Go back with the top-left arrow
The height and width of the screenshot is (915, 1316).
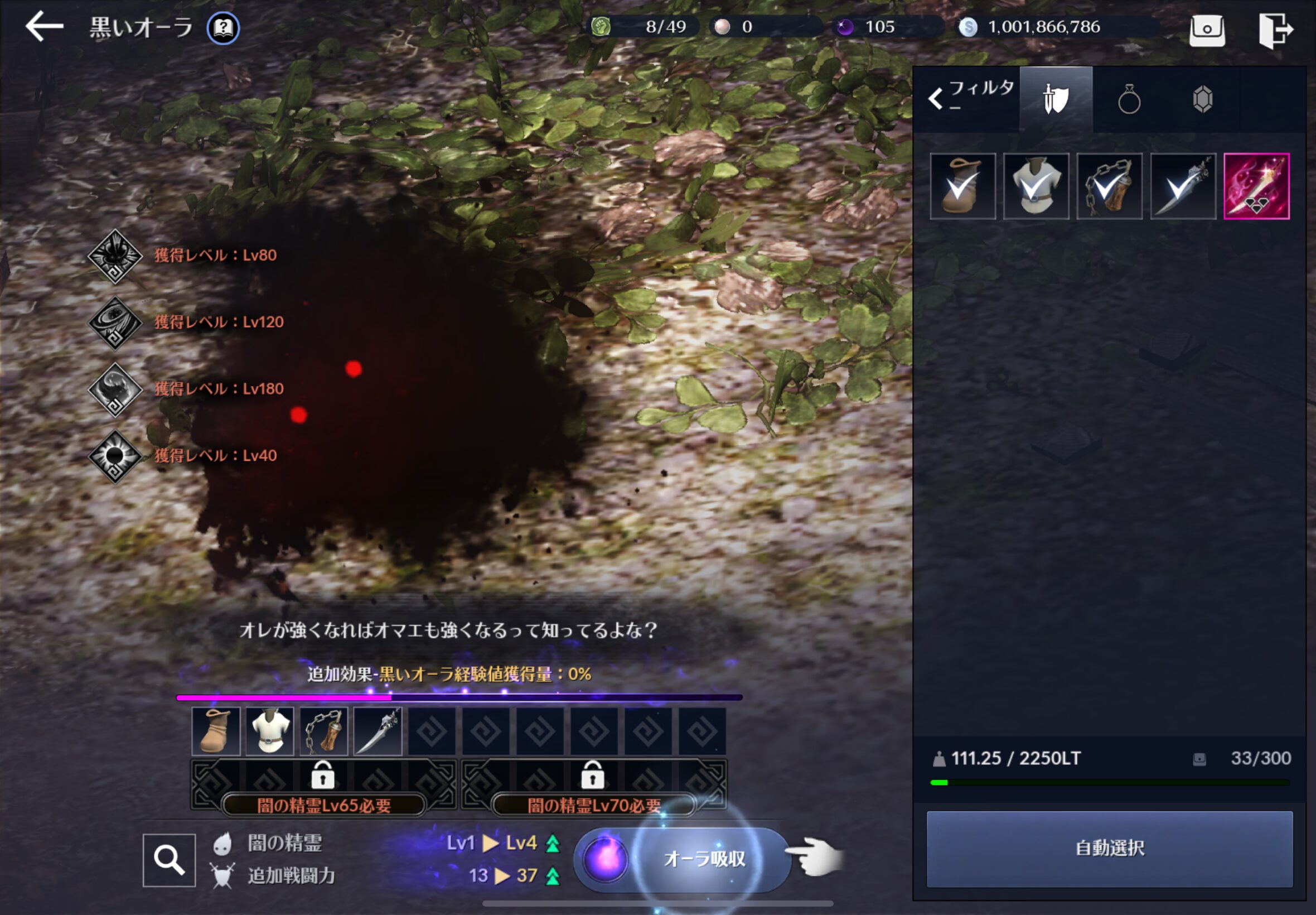[x=44, y=27]
